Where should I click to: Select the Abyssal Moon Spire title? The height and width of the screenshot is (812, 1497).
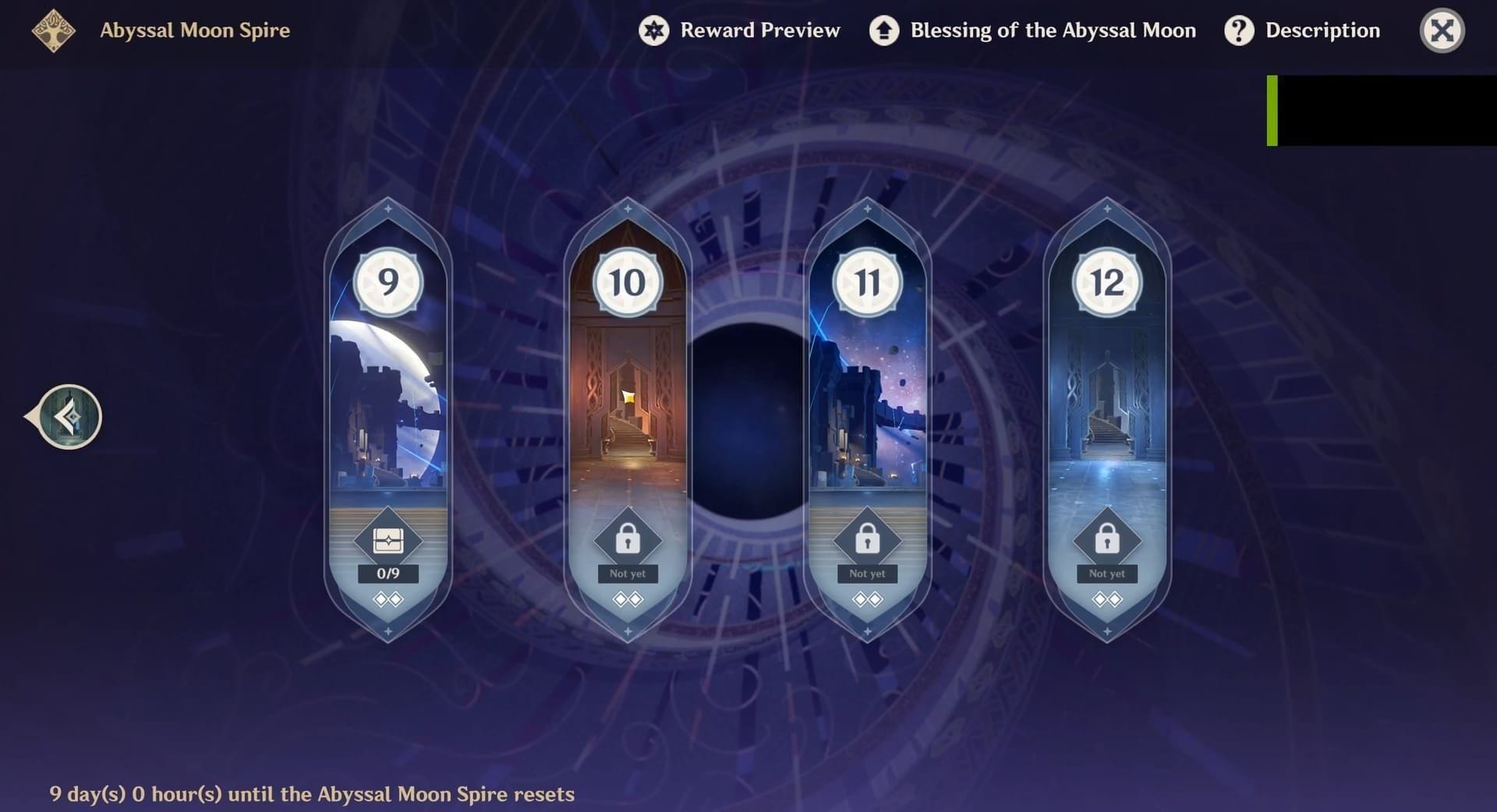[195, 30]
